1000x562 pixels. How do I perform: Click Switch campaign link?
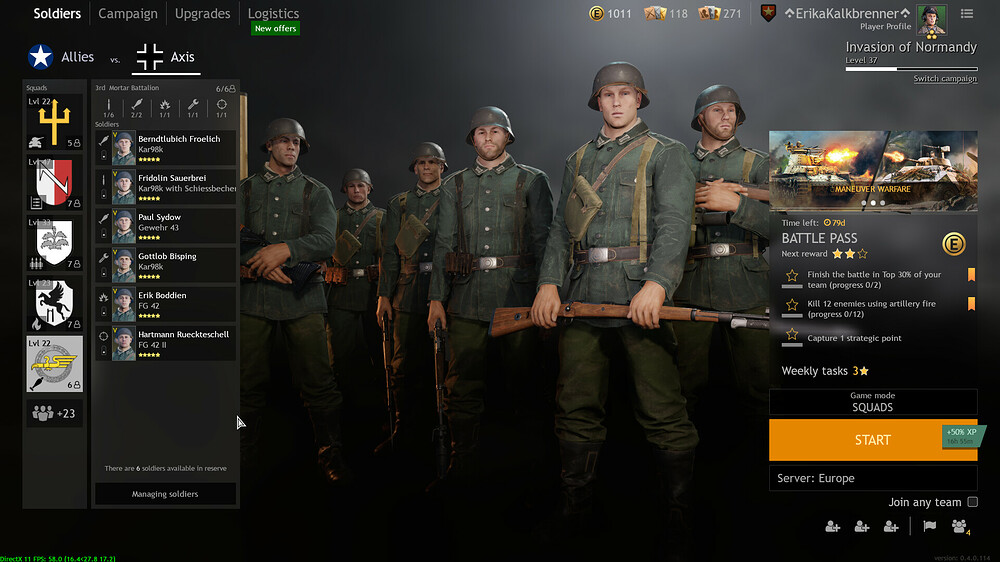pos(944,79)
